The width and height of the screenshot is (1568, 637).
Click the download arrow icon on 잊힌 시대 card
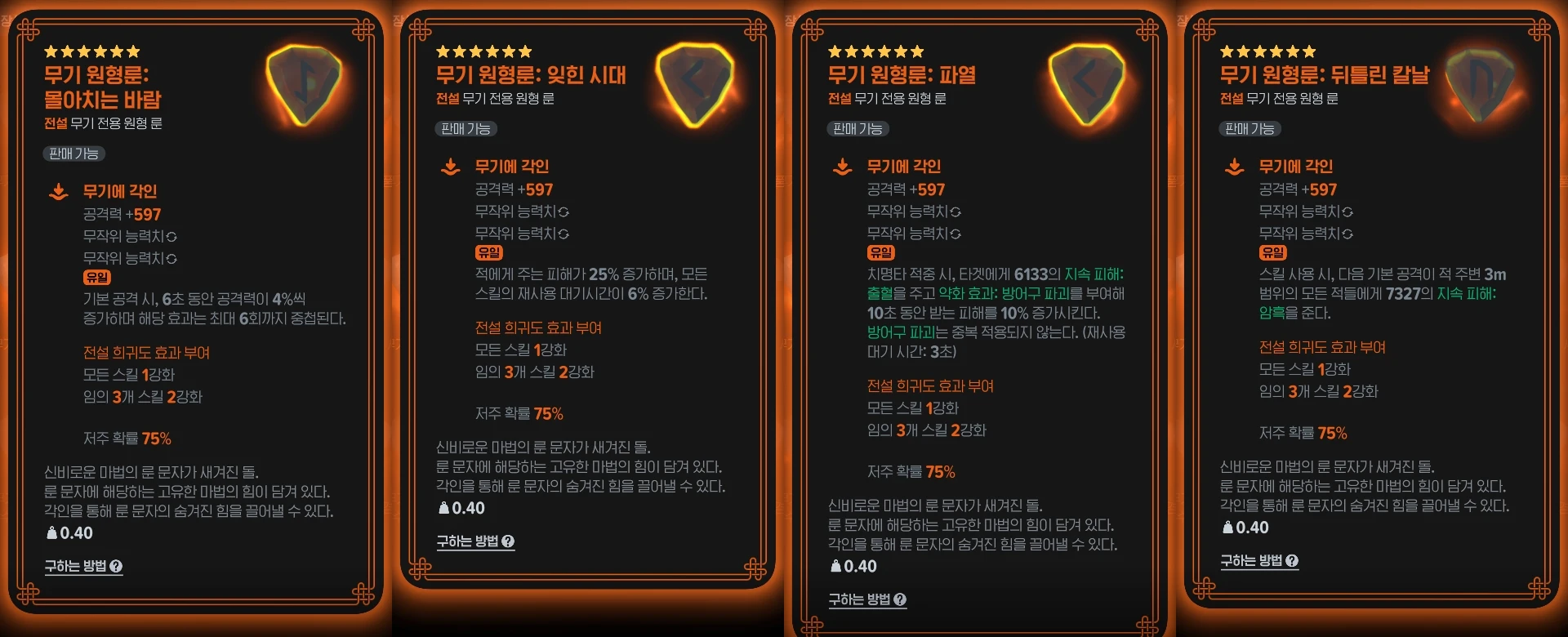(x=448, y=167)
